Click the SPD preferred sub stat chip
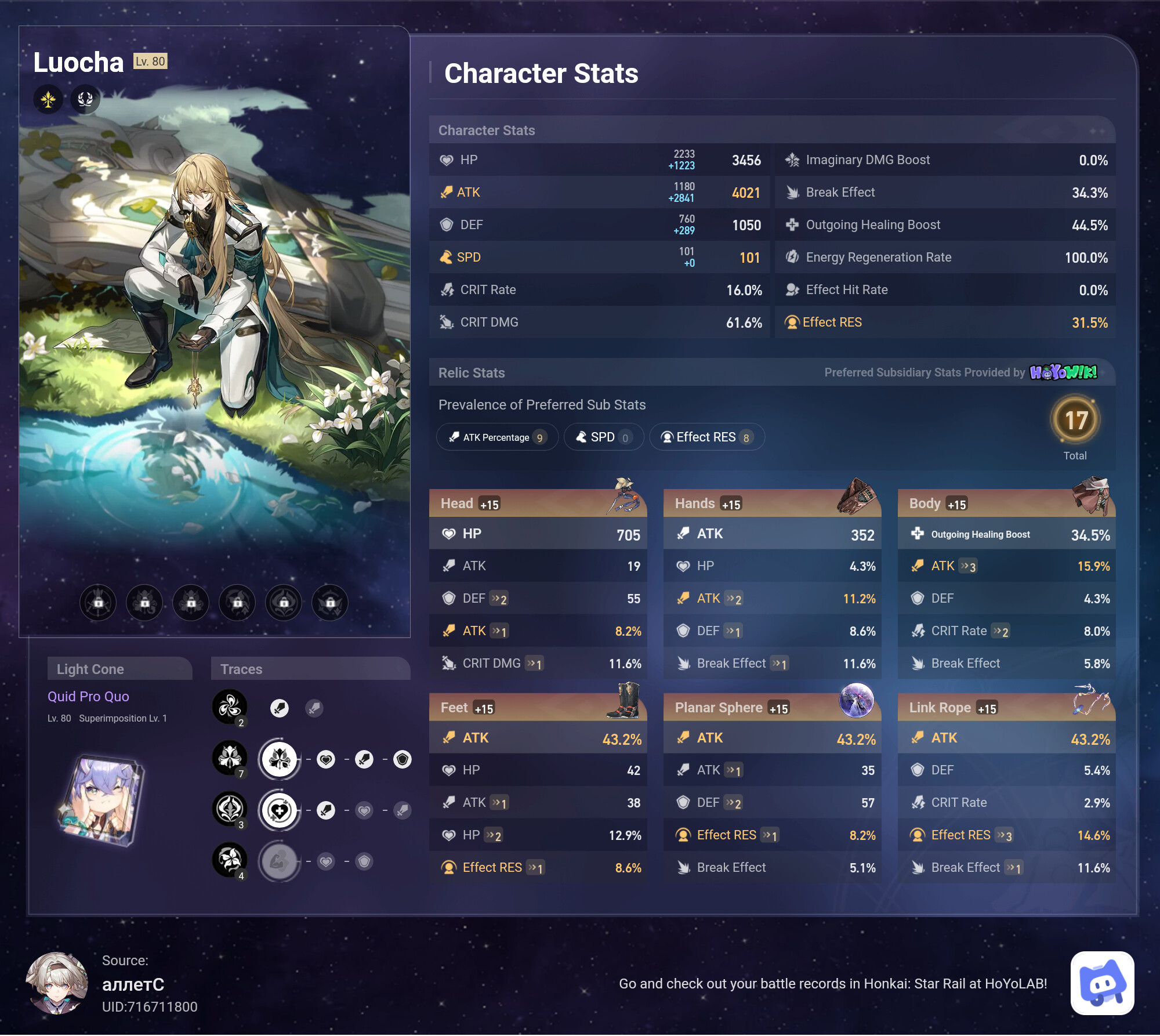The height and width of the screenshot is (1036, 1160). [603, 437]
